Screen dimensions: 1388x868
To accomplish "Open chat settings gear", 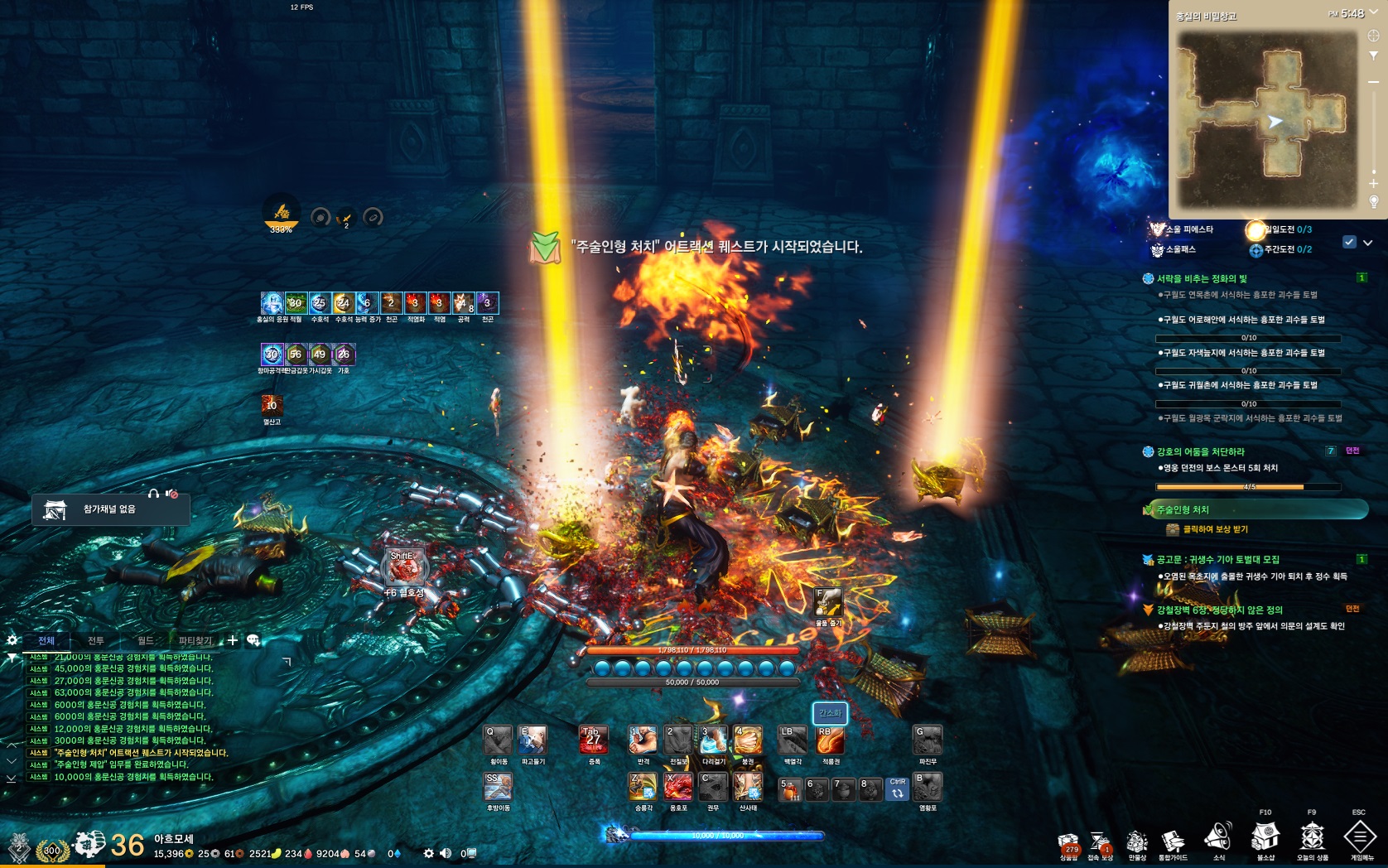I will pos(12,640).
